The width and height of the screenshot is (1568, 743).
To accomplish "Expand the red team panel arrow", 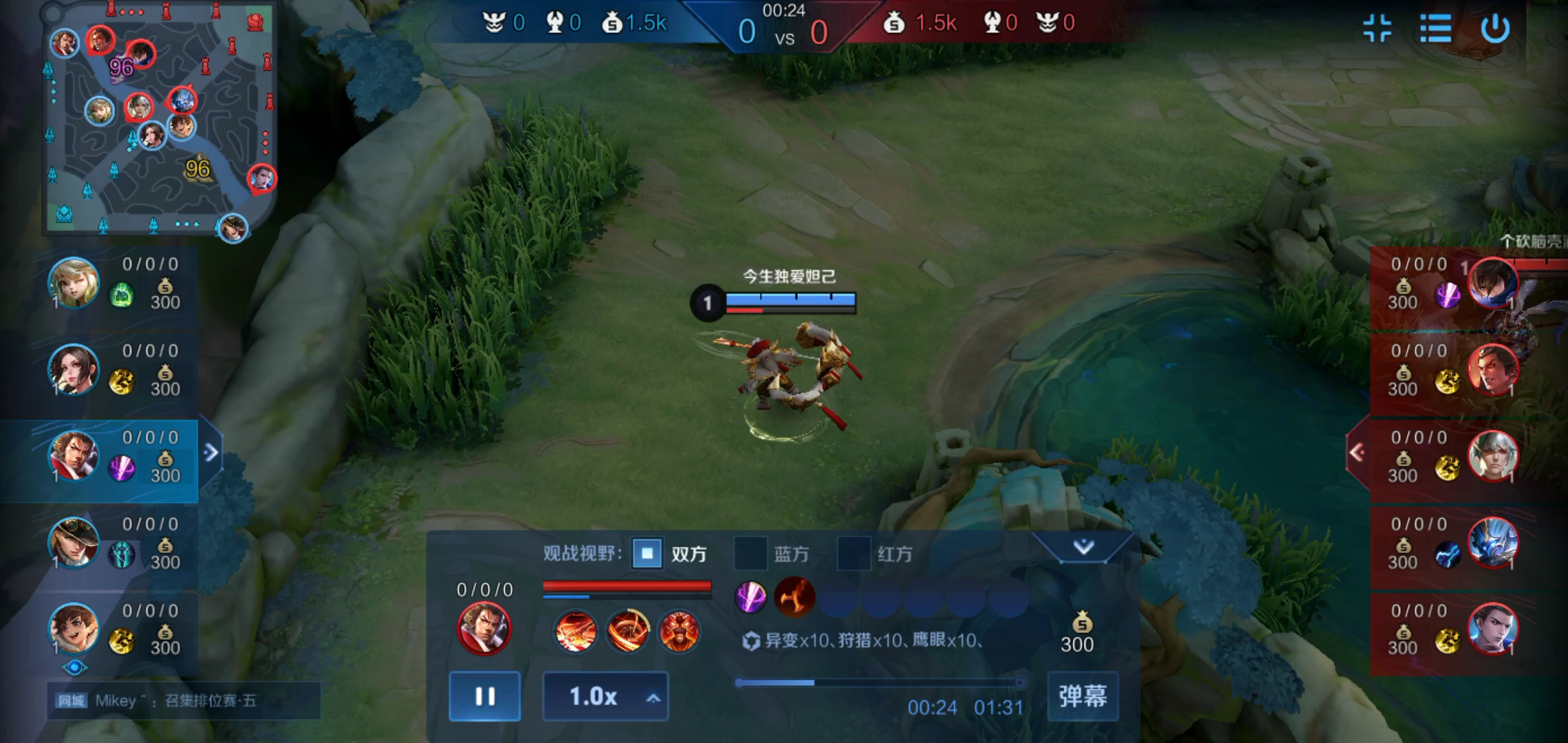I will (1358, 452).
